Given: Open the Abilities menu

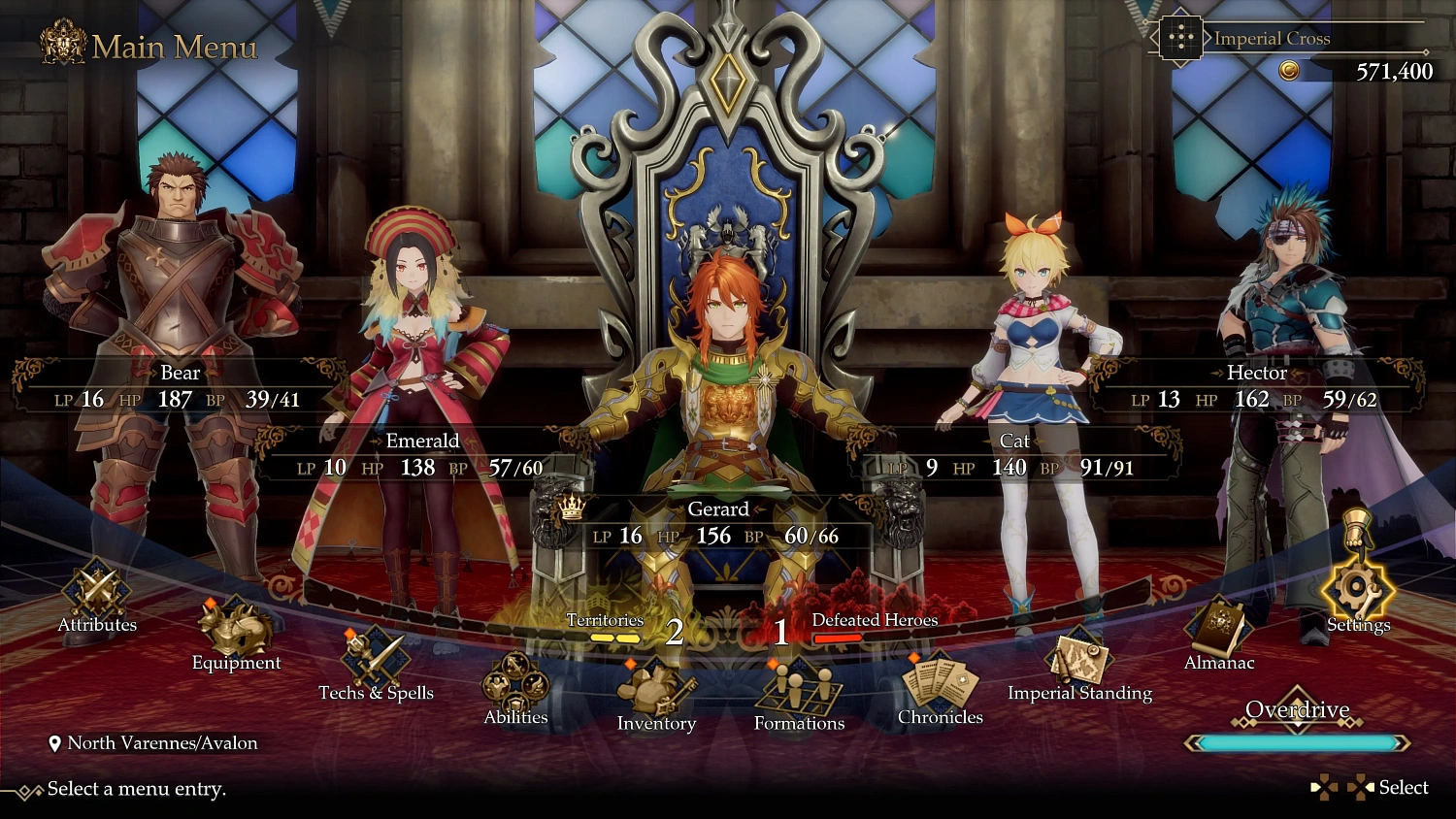Looking at the screenshot, I should click(515, 685).
